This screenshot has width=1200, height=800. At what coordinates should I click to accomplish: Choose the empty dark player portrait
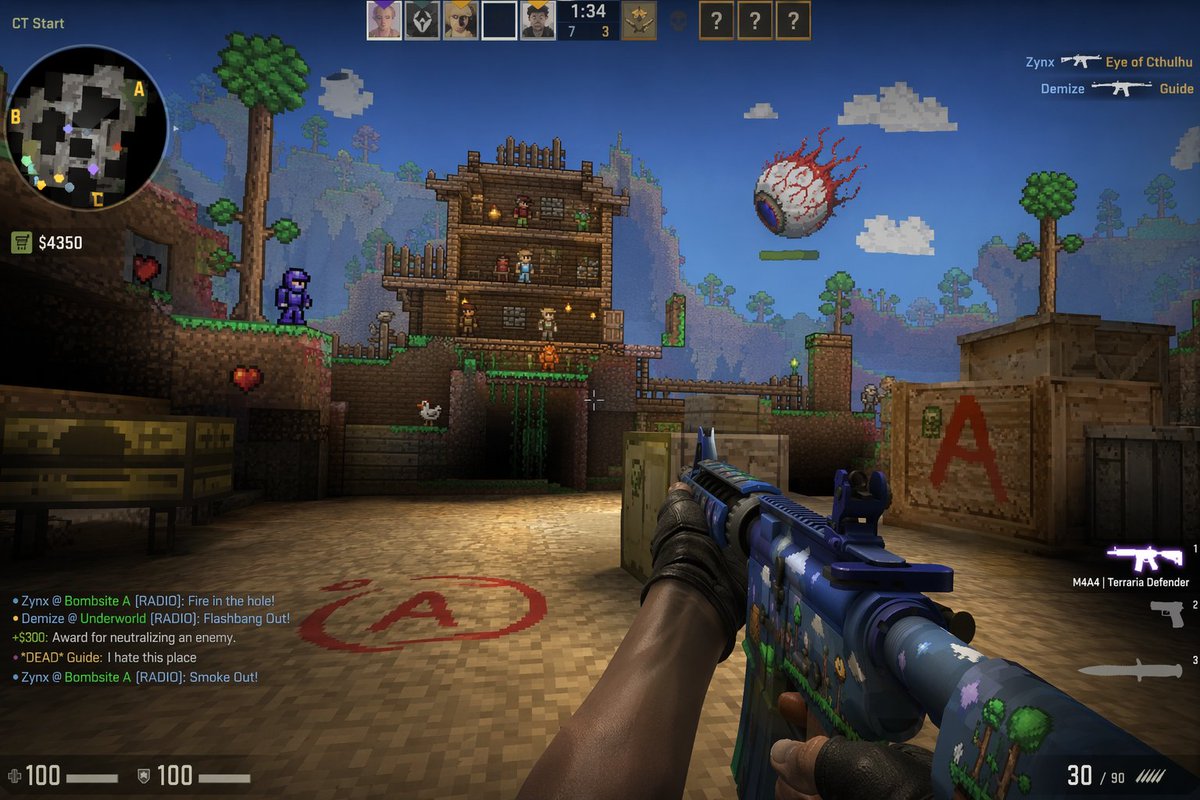point(499,20)
